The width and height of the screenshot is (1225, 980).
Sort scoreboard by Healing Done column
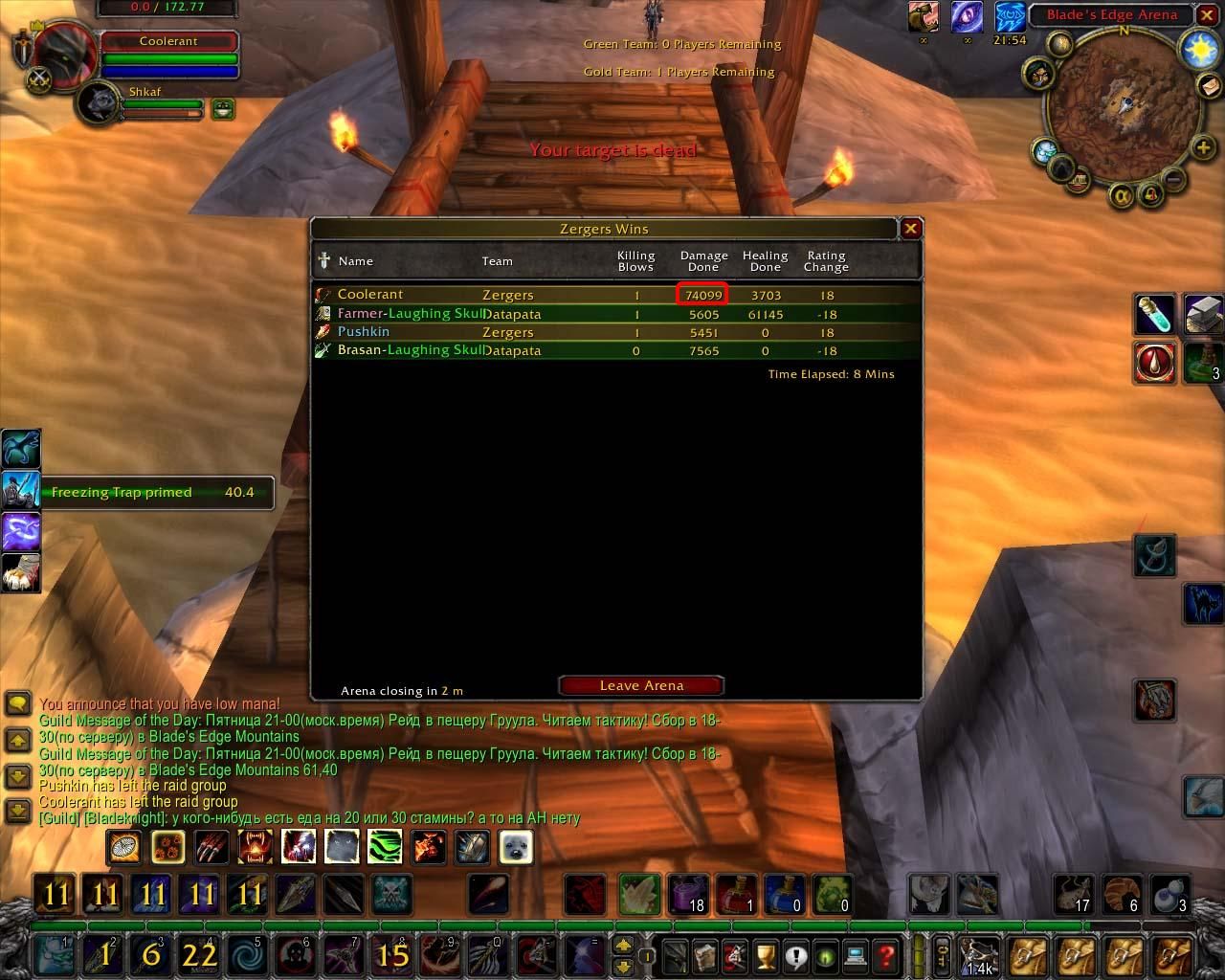point(765,261)
